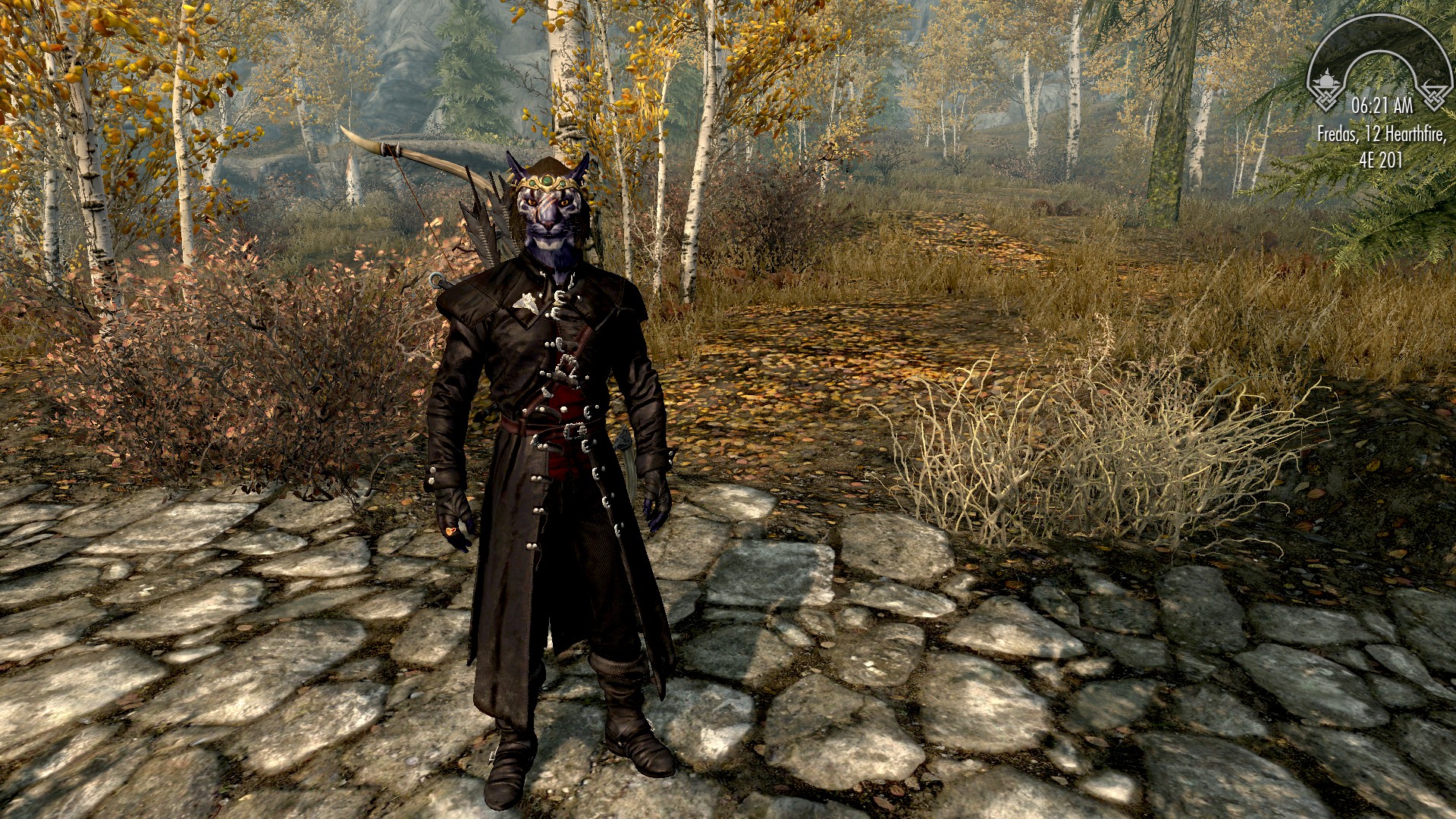This screenshot has width=1456, height=819.
Task: Toggle the 06:21 AM time display
Action: (1382, 104)
